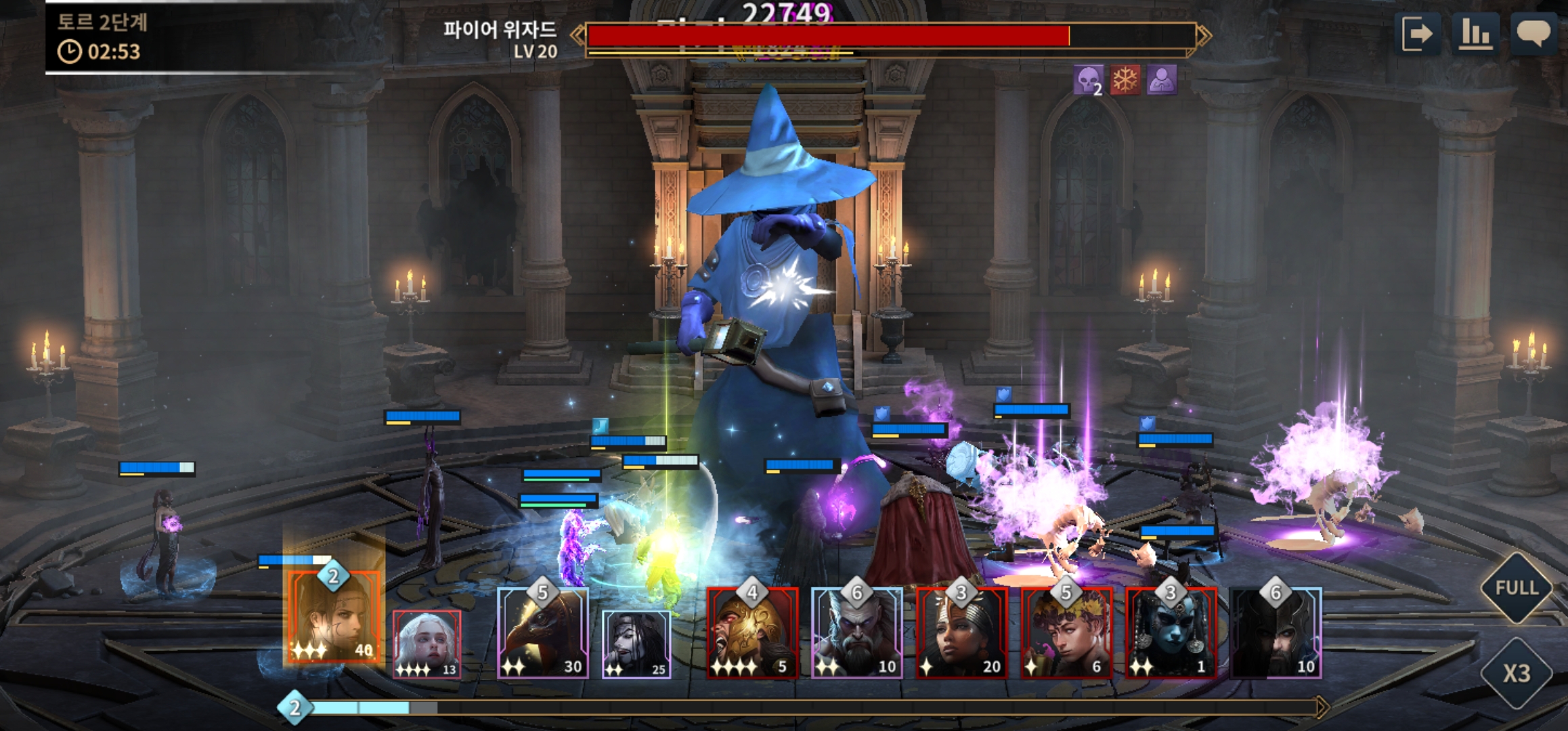Select the golden masked warrior card
Image resolution: width=1568 pixels, height=731 pixels.
point(752,633)
